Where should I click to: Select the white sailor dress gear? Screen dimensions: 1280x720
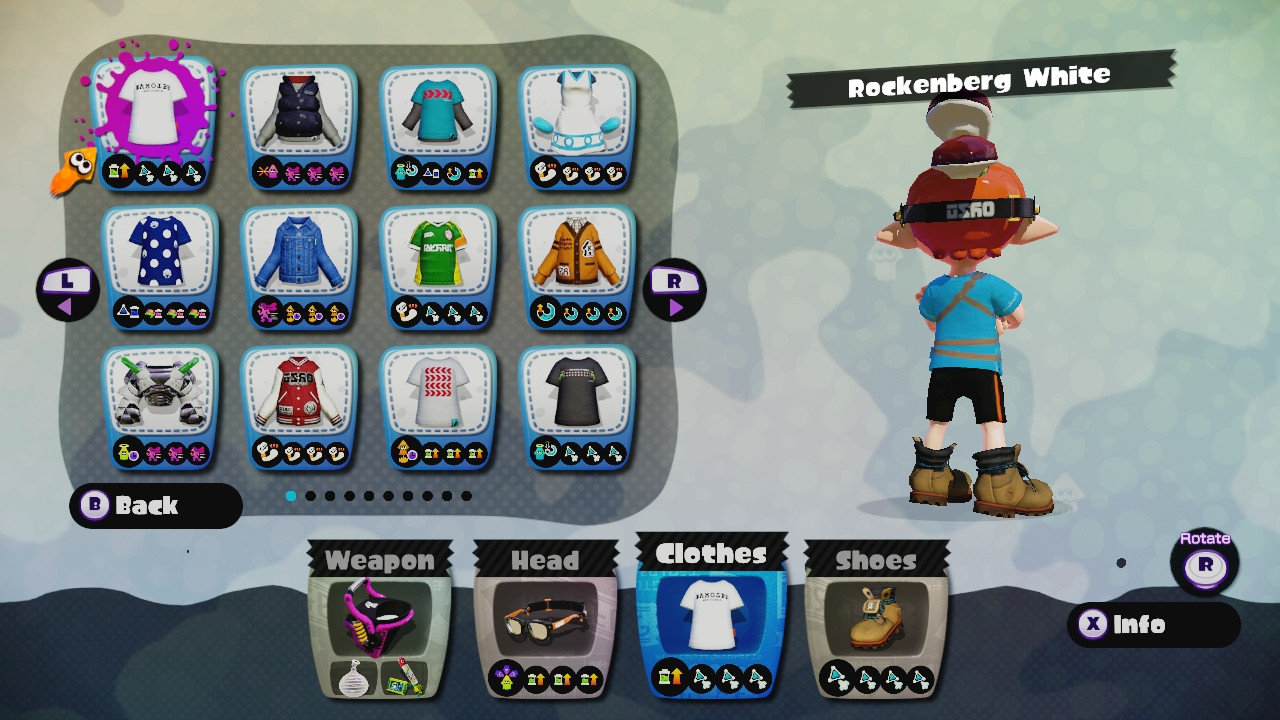(x=575, y=110)
